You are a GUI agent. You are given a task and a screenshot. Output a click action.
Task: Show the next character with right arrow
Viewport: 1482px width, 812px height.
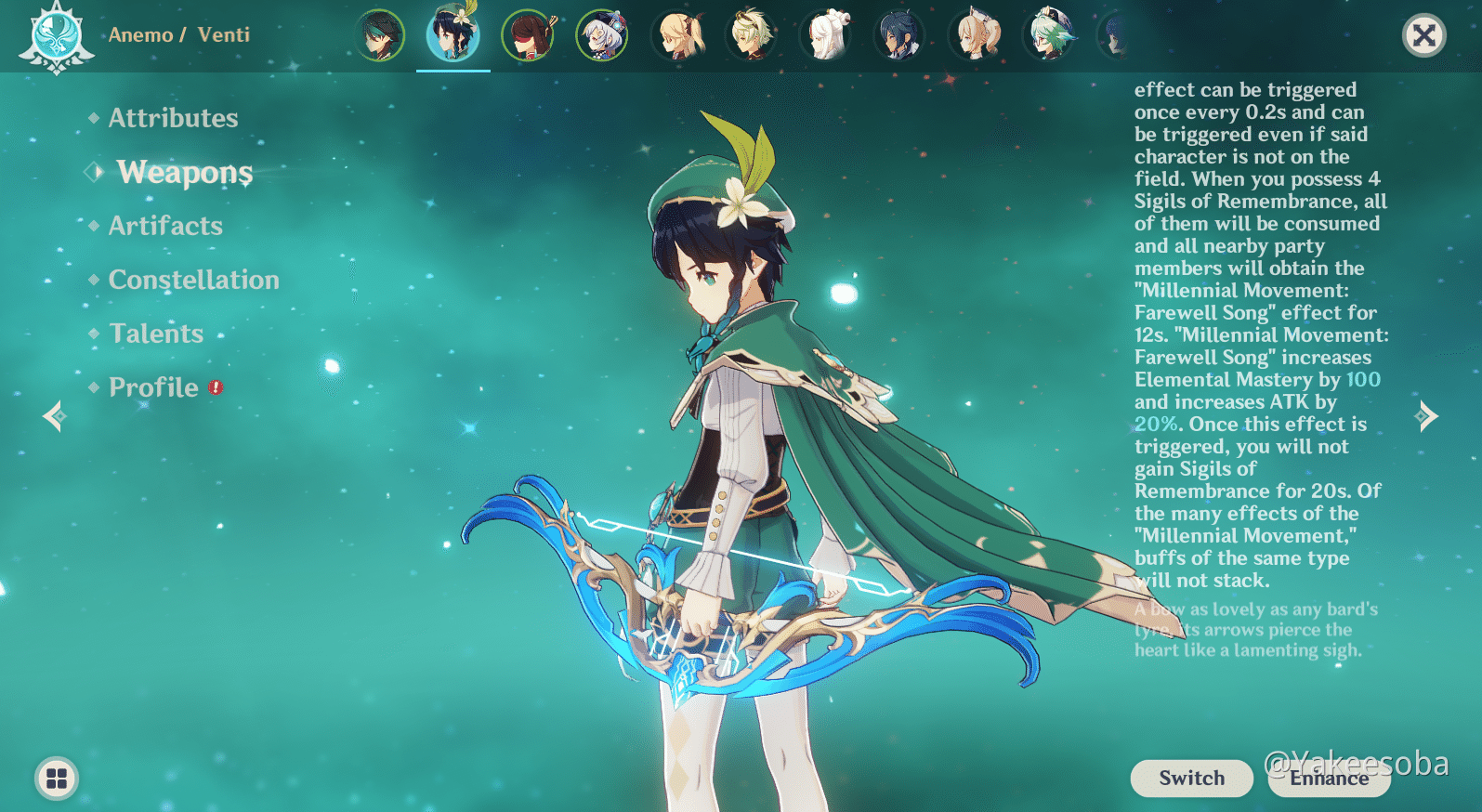tap(1426, 416)
